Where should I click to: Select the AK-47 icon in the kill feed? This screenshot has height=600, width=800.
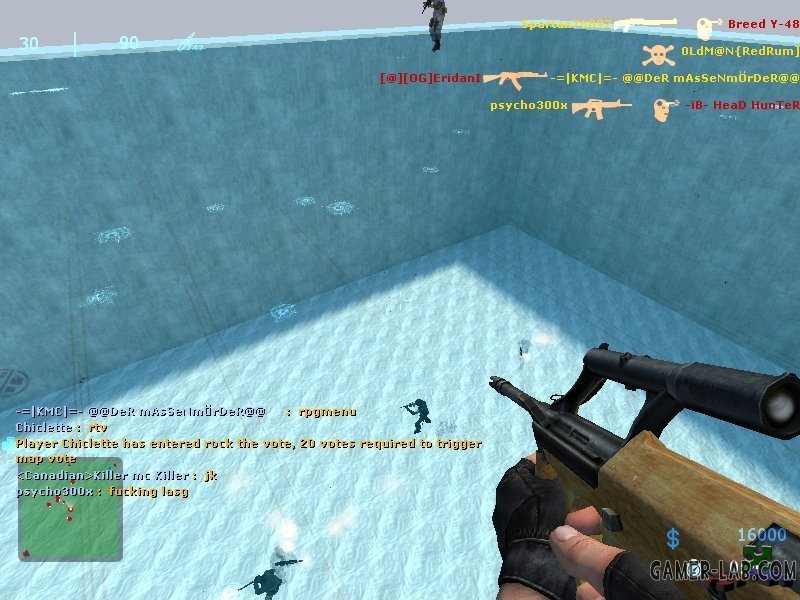tap(515, 78)
